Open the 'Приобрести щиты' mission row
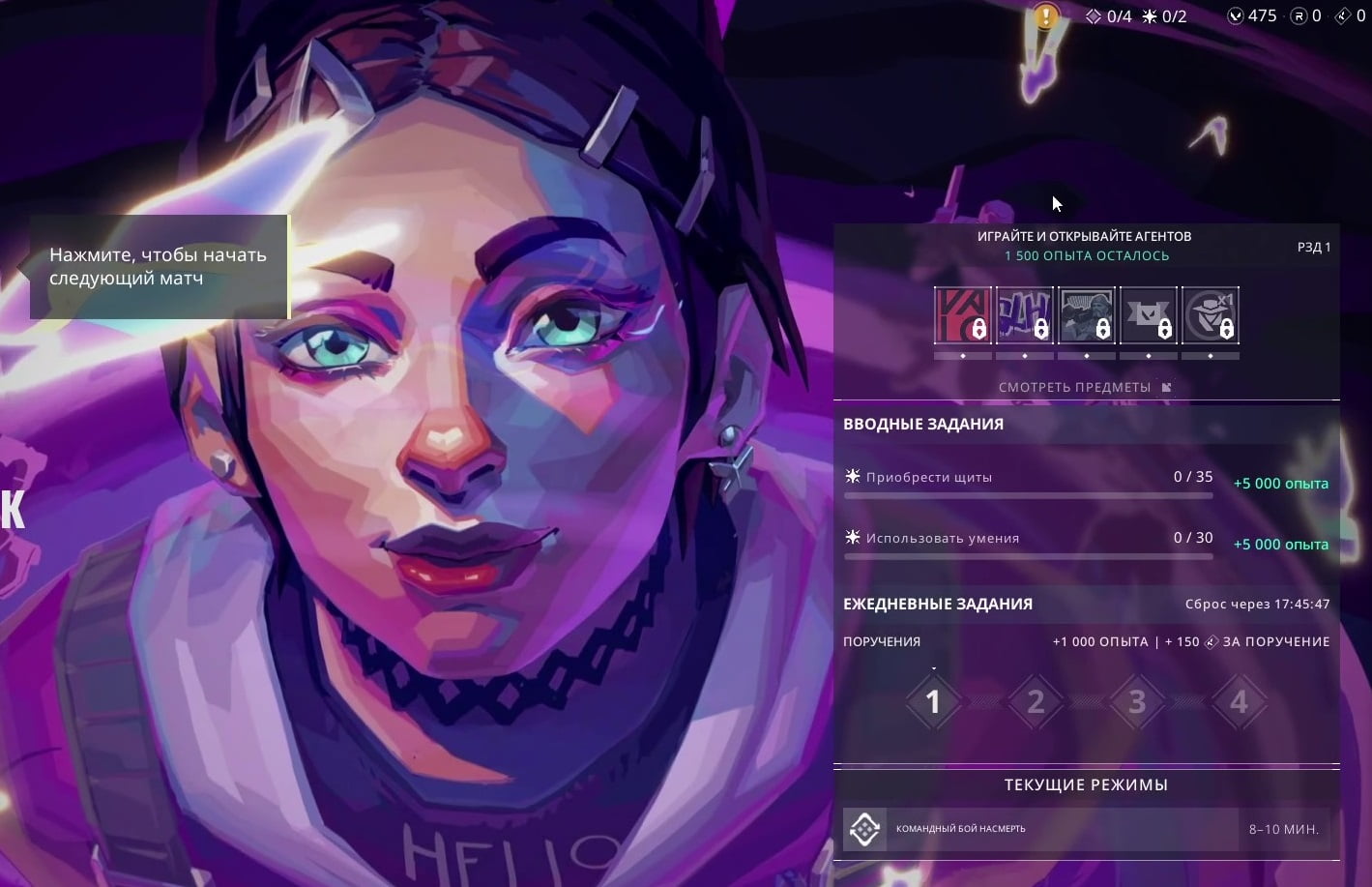Viewport: 1372px width, 887px height. pos(1028,479)
